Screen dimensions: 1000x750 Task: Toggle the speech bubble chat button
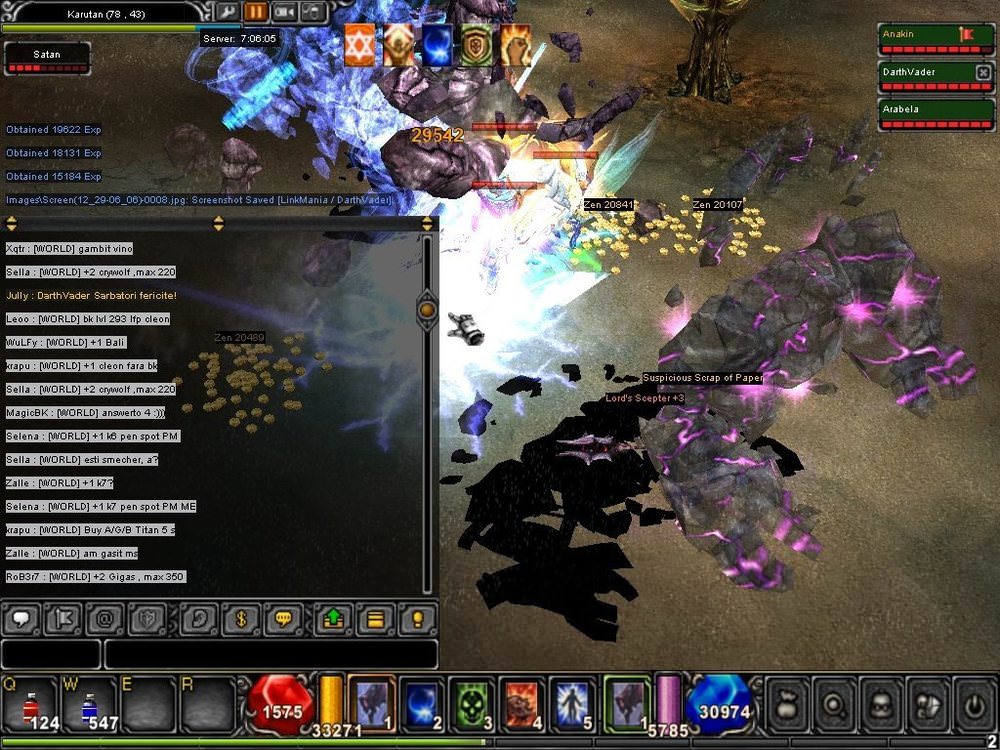pyautogui.click(x=21, y=620)
